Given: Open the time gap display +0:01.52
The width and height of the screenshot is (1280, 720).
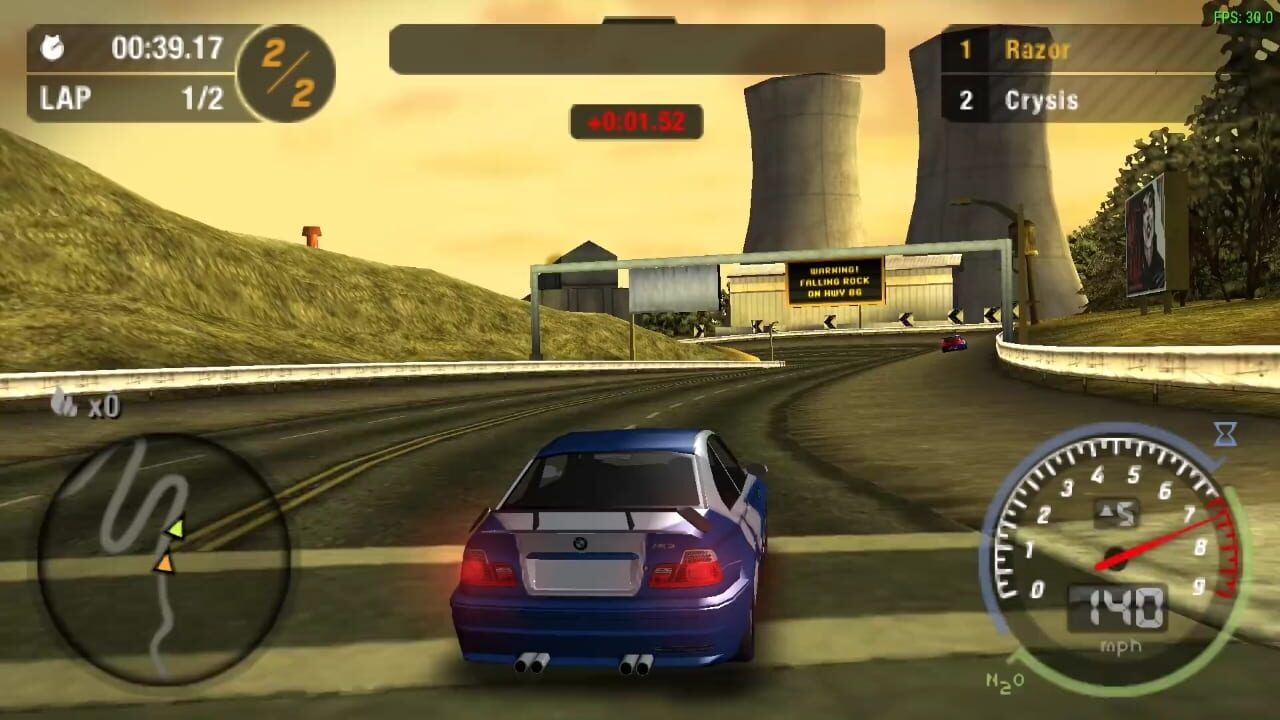Looking at the screenshot, I should coord(635,123).
